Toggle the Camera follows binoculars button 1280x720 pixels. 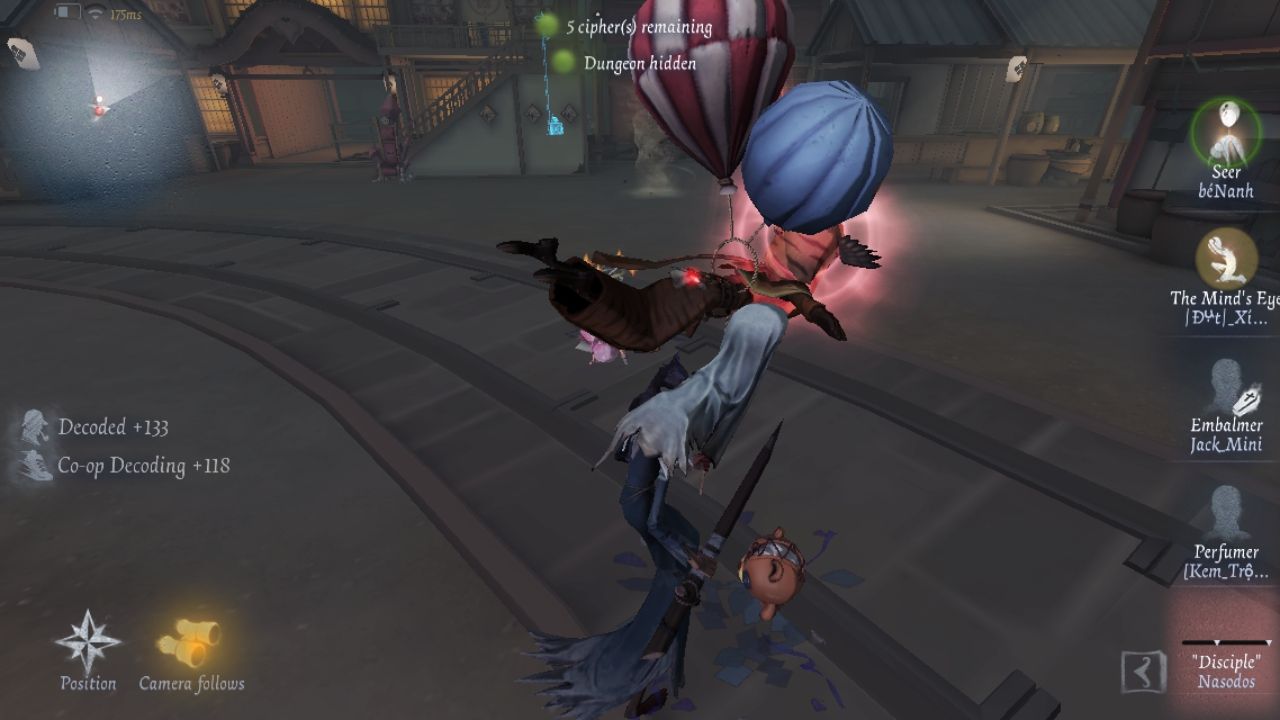191,645
